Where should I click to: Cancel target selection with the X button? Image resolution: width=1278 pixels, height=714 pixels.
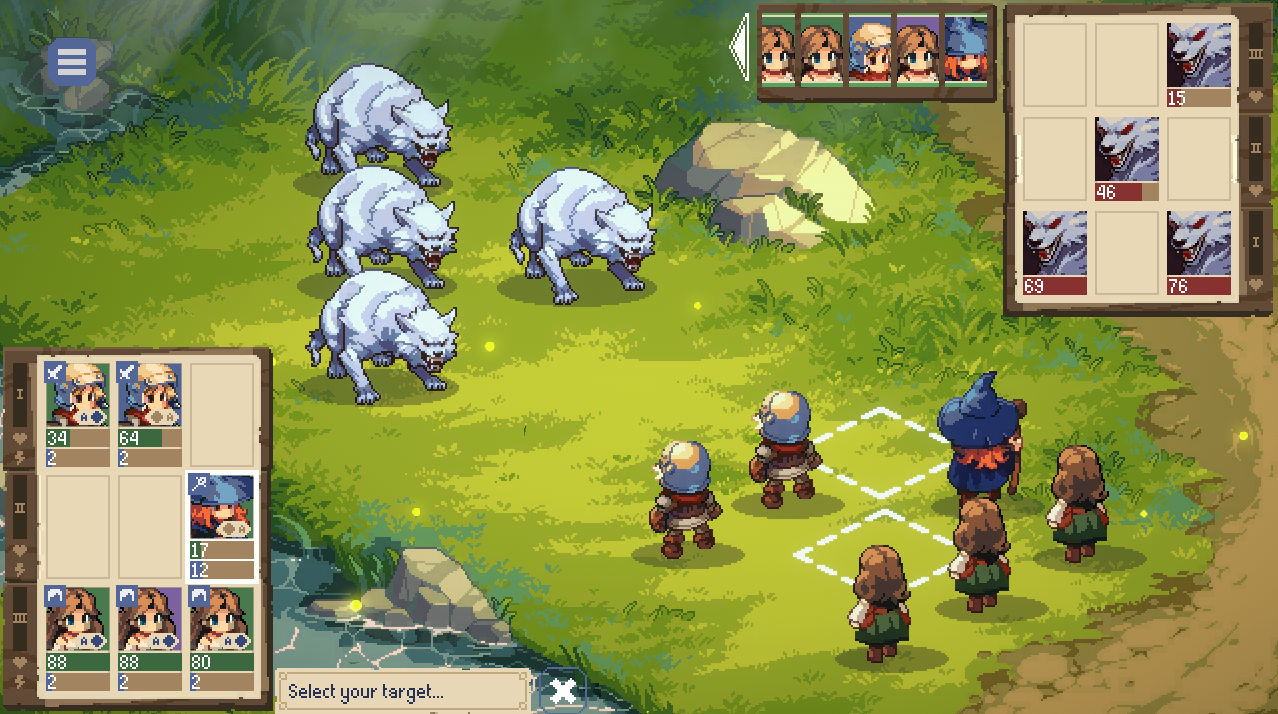(x=563, y=690)
